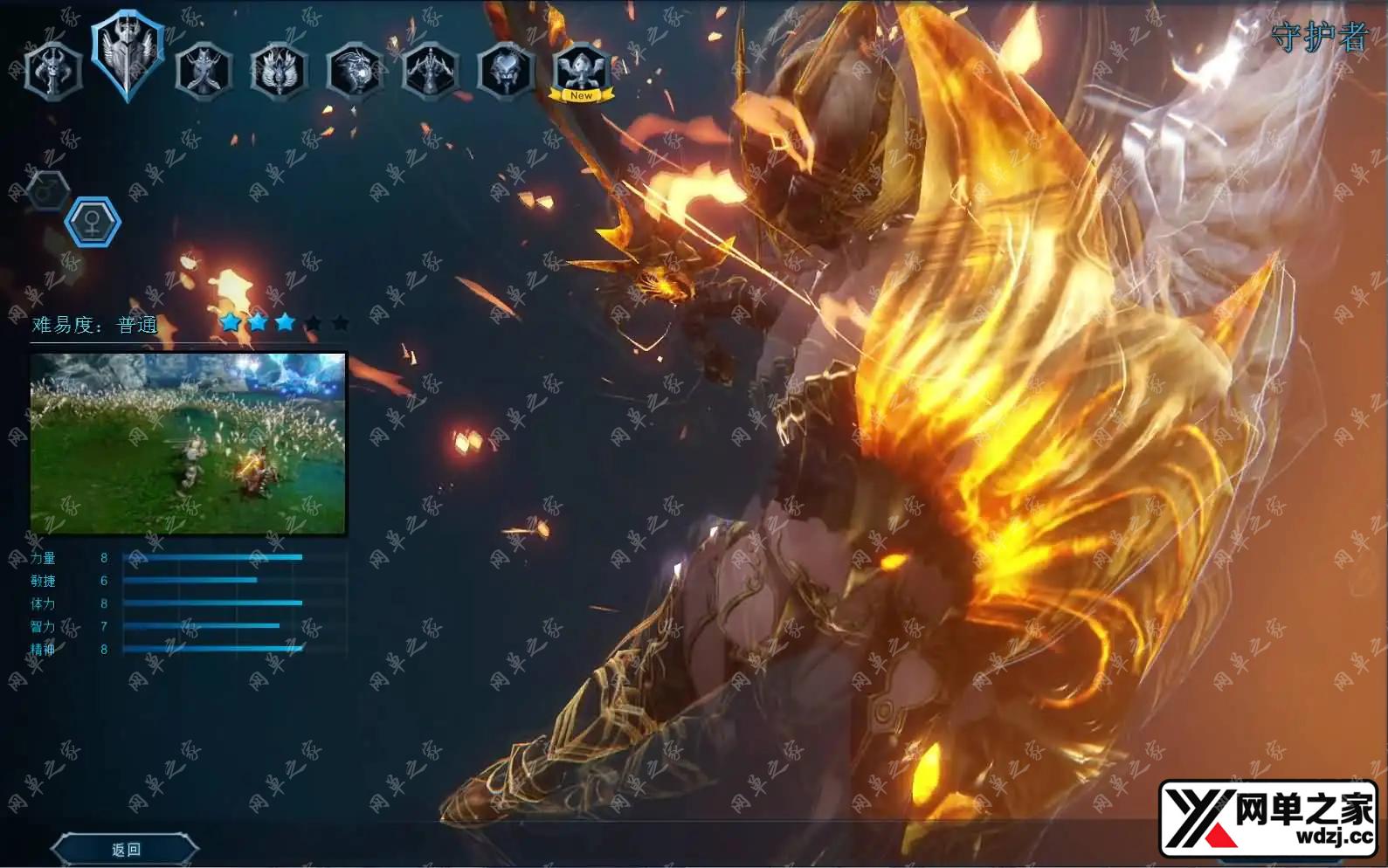Image resolution: width=1388 pixels, height=868 pixels.
Task: Select the horned skull class icon
Action: coord(53,70)
